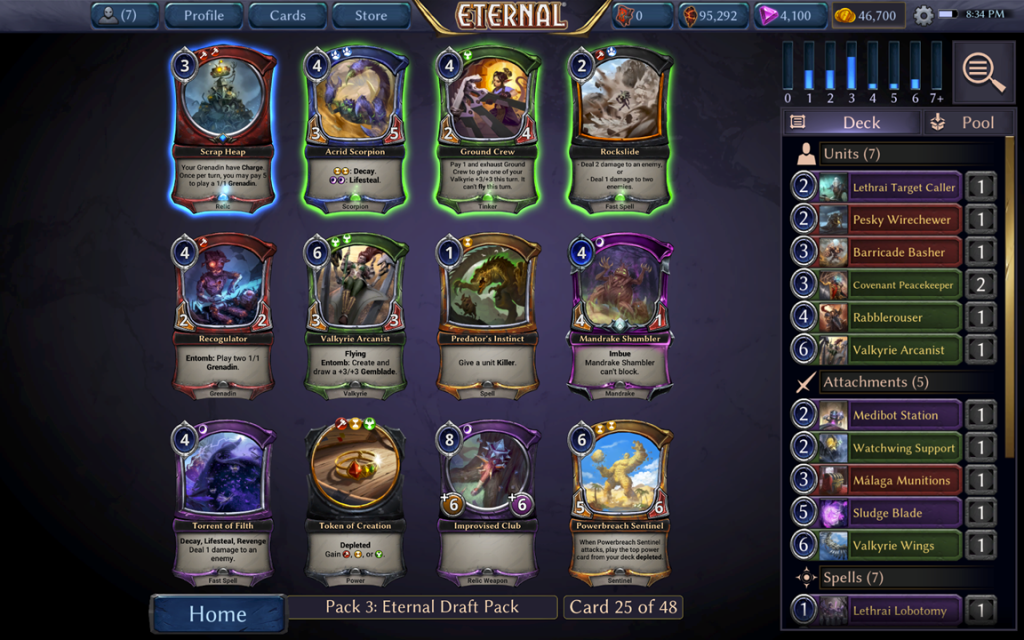Choose the Ground Crew card
The width and height of the screenshot is (1024, 640).
pos(489,128)
